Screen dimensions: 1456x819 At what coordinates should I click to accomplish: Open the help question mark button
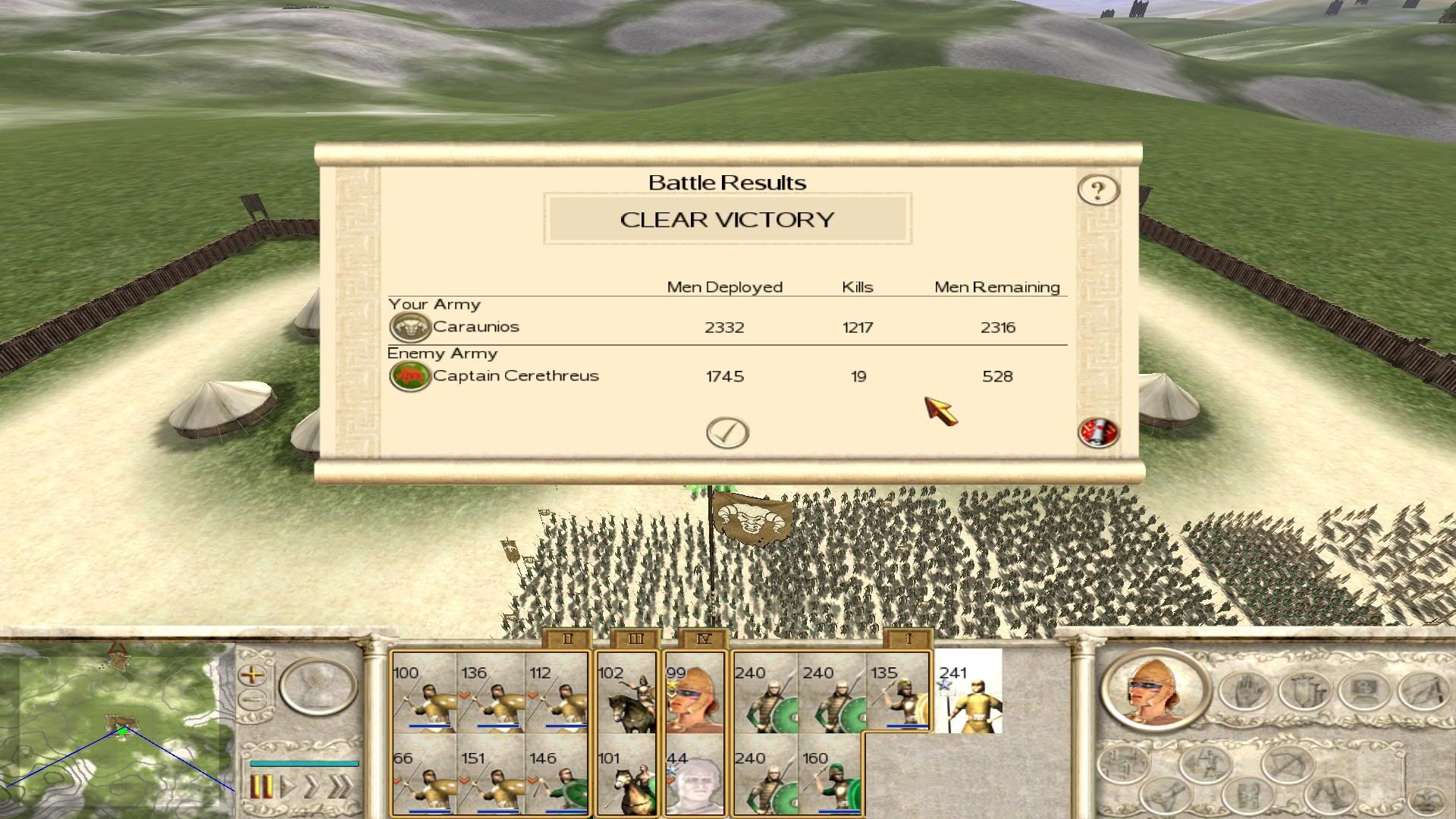[1098, 190]
